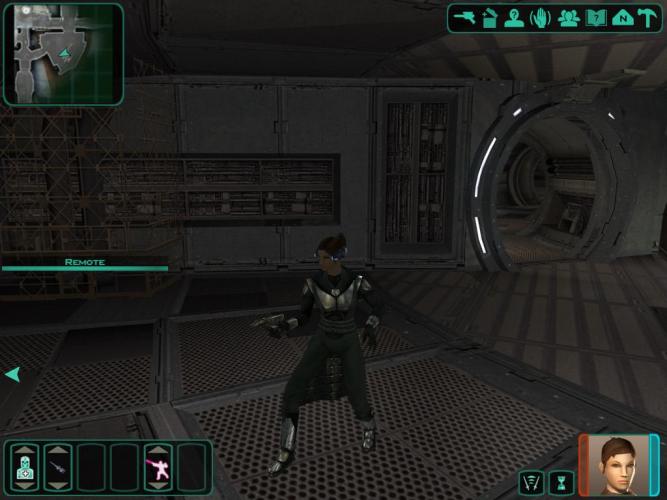
Task: Activate the pink combat feat slot
Action: coord(158,467)
